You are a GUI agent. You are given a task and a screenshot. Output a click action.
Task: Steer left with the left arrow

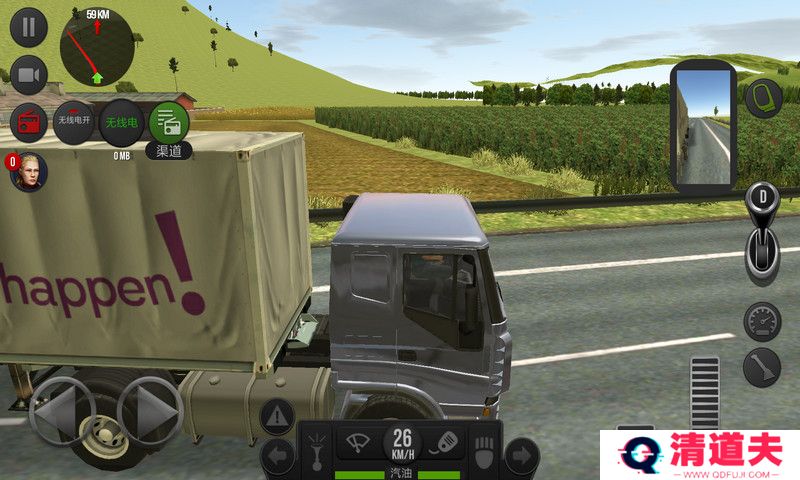click(x=62, y=411)
